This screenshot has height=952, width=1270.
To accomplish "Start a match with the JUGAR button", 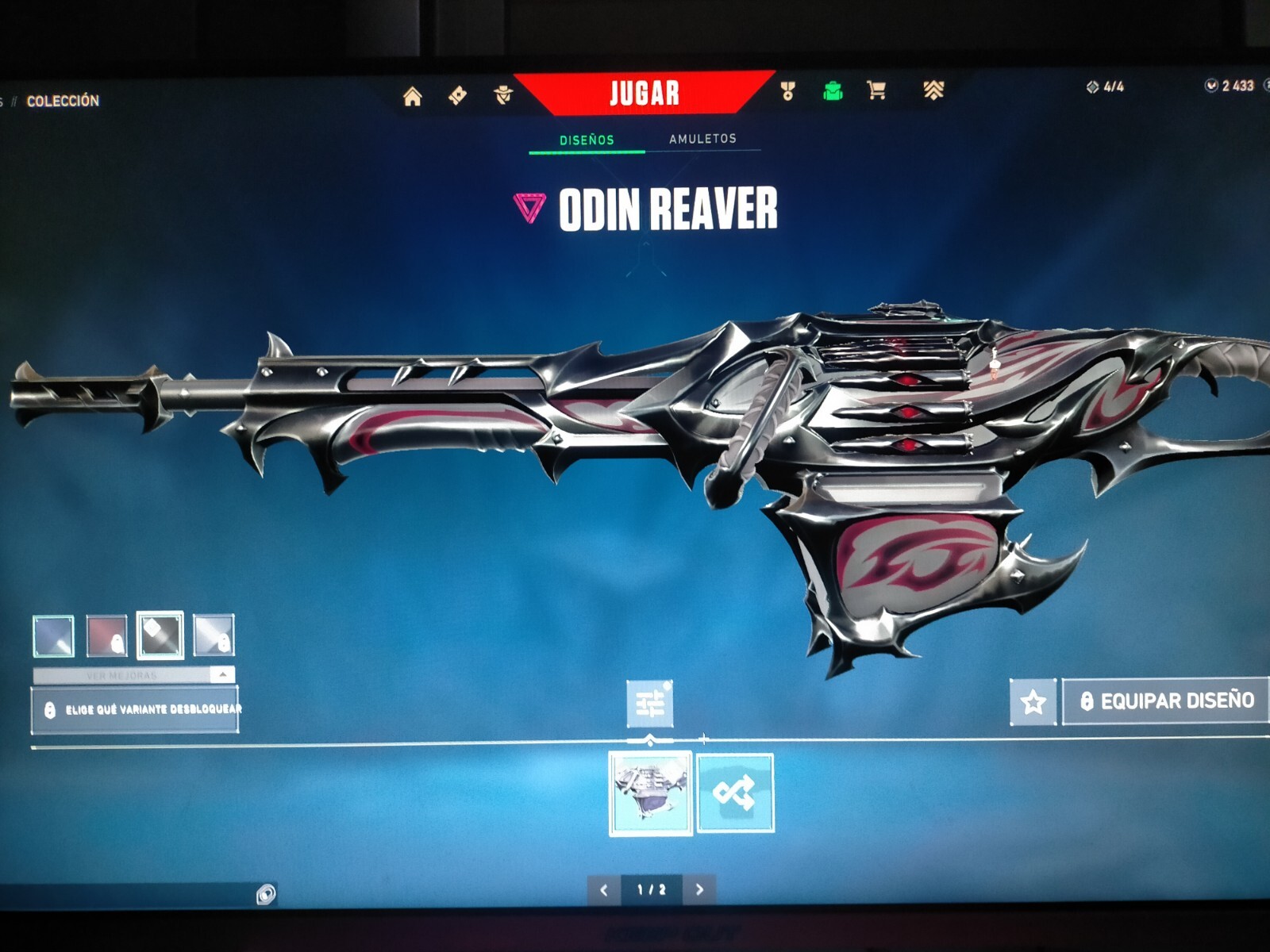I will [x=644, y=94].
